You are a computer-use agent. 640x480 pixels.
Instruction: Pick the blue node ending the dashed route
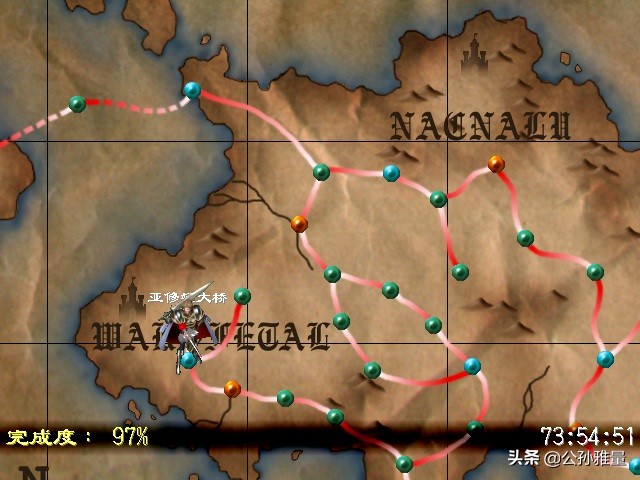[x=192, y=90]
